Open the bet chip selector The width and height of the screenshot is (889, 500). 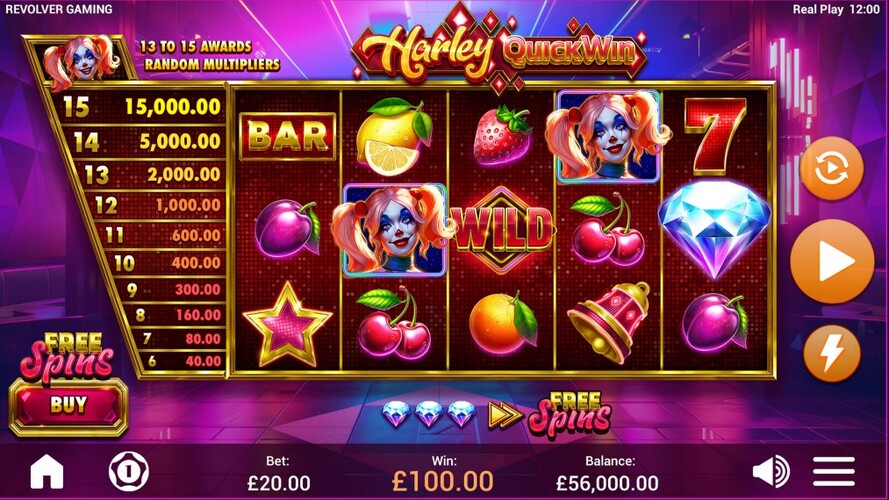coord(124,471)
